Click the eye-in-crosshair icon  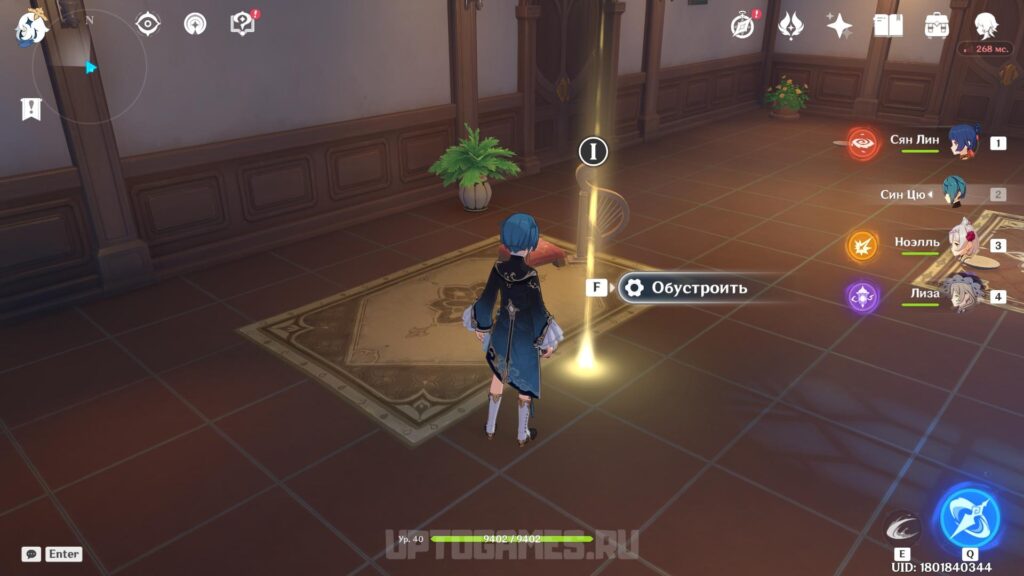coord(148,23)
